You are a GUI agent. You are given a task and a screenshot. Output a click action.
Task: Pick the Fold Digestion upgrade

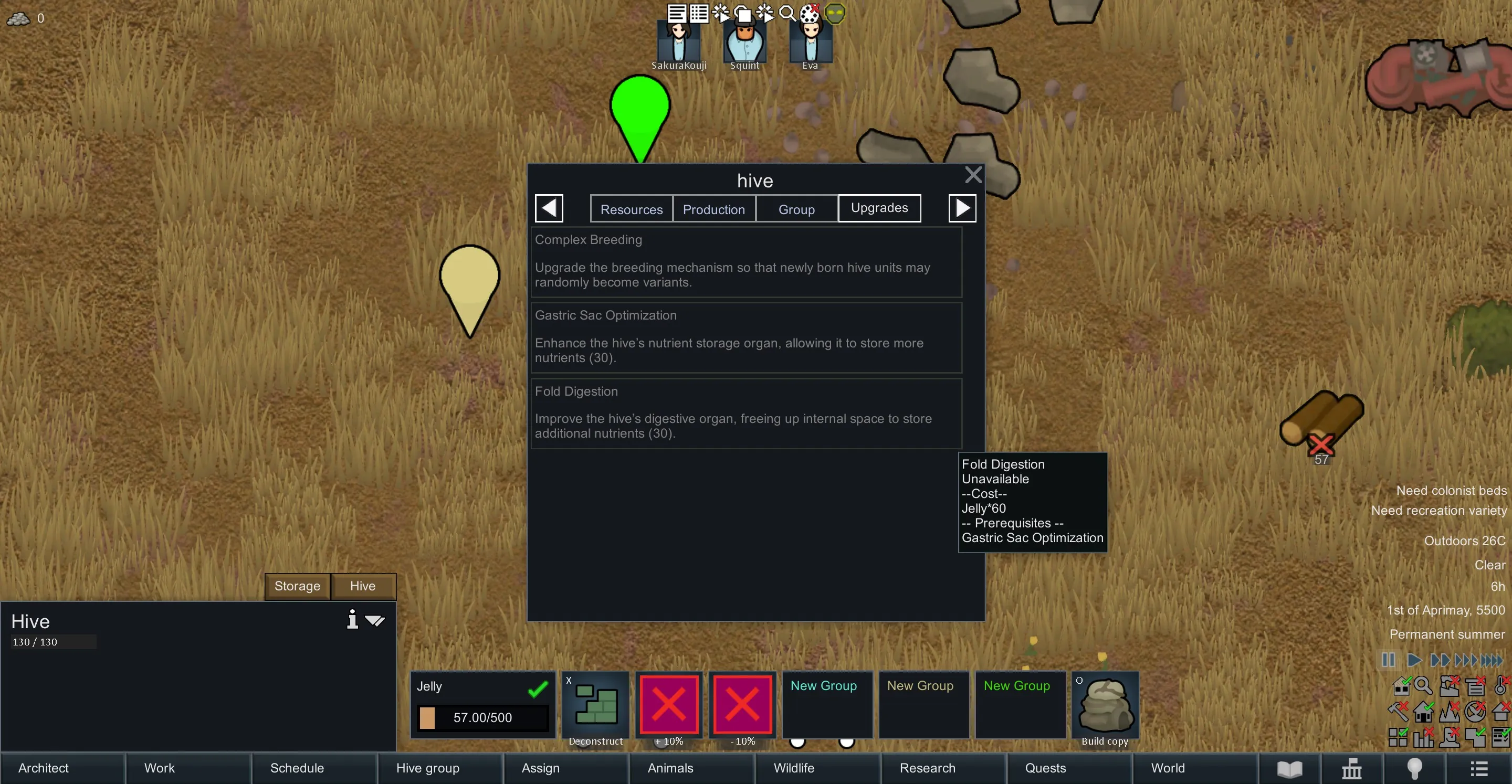click(745, 413)
